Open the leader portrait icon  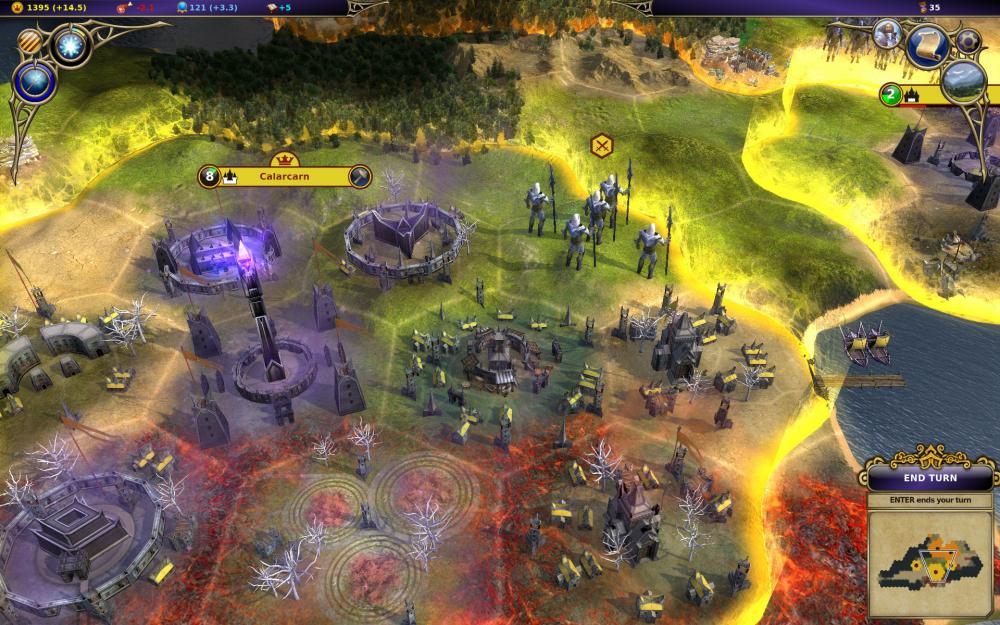point(886,34)
